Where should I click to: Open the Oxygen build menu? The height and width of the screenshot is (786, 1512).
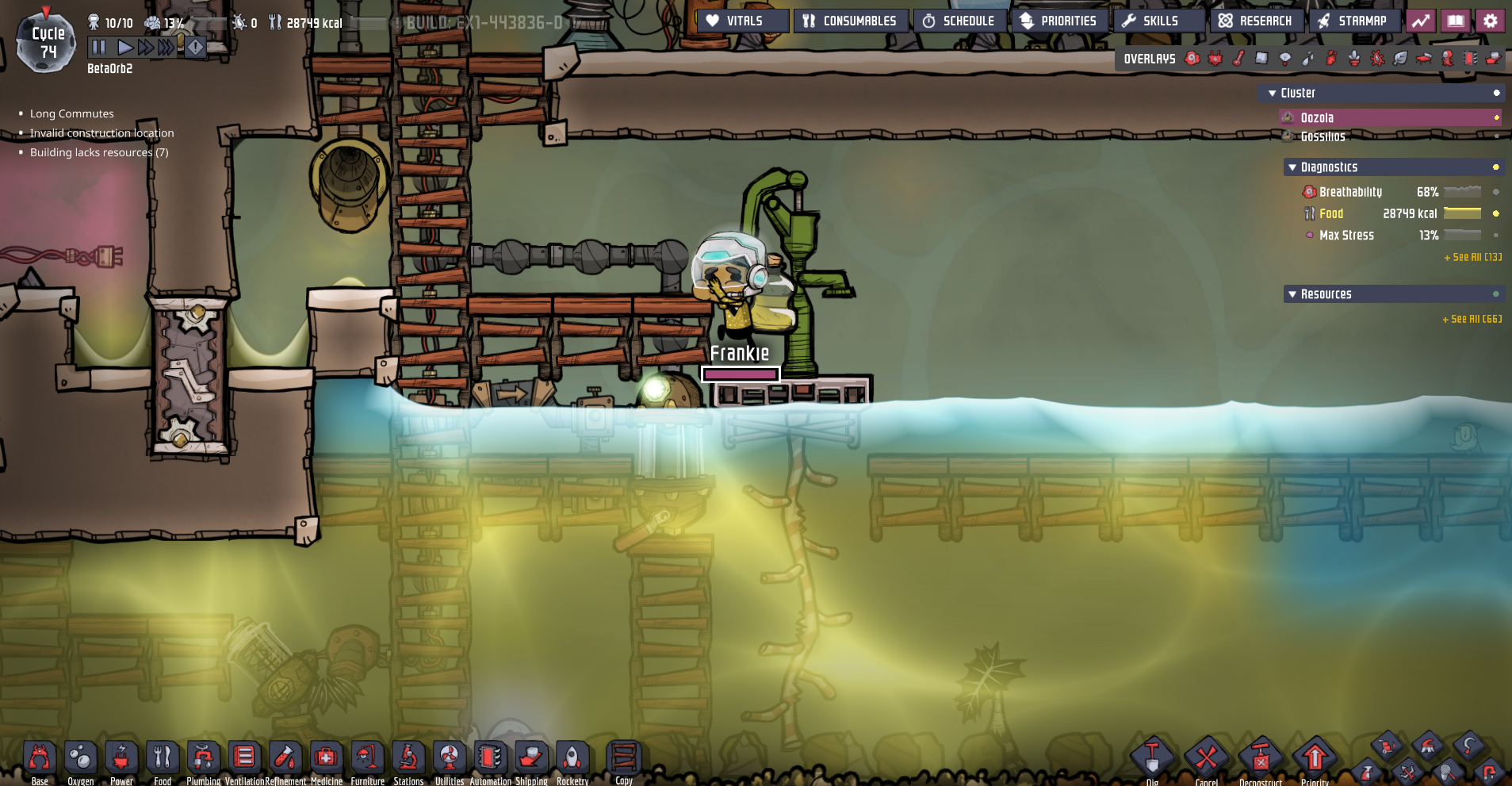click(80, 757)
